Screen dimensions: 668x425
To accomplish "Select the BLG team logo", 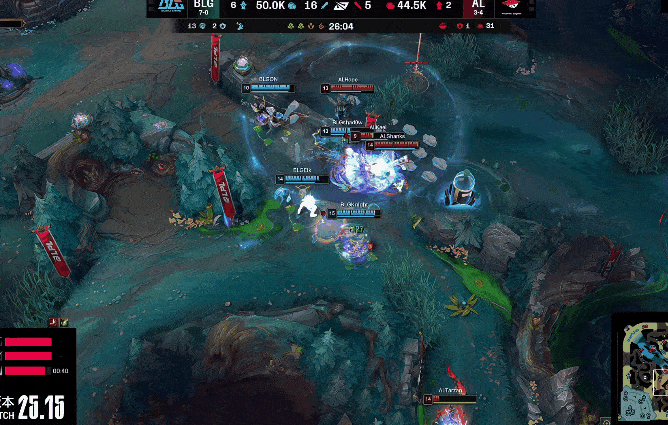I will point(169,7).
